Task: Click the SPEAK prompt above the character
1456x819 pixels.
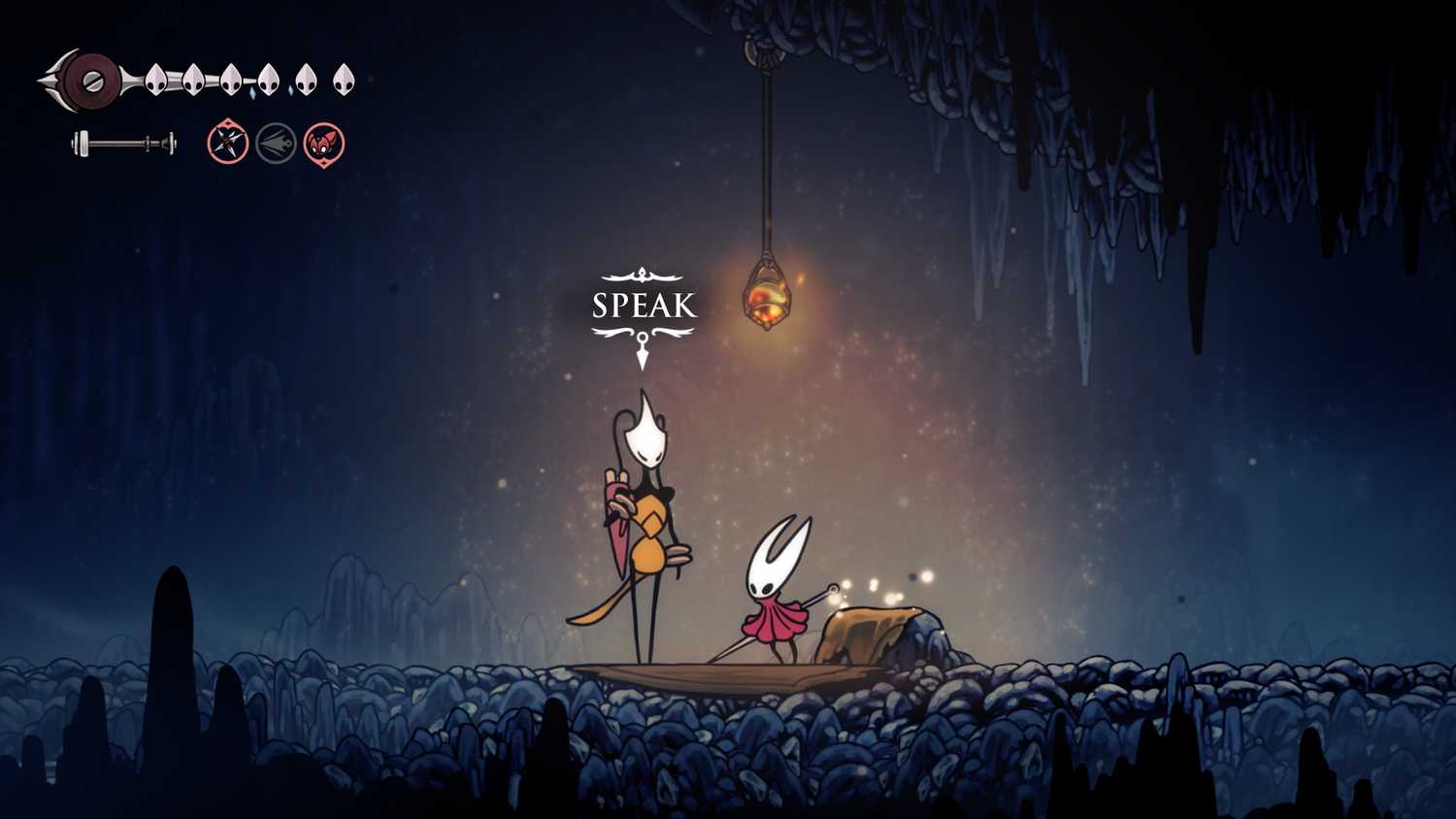Action: pos(644,306)
